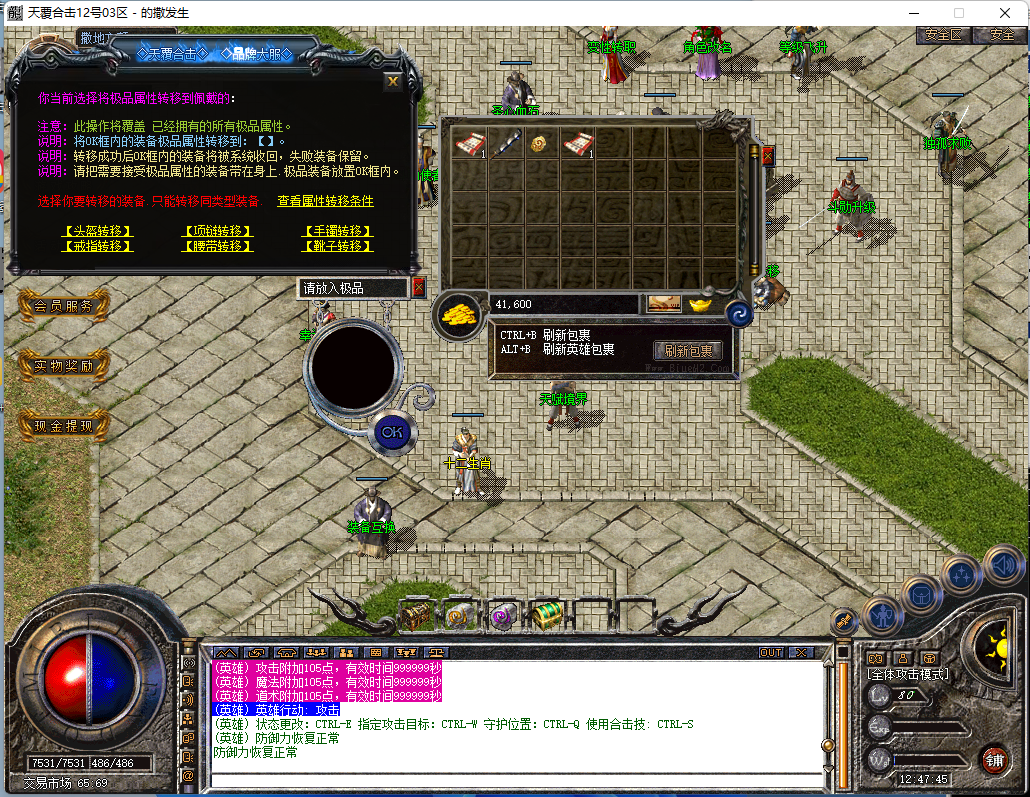Close the 请放入极品 item box
Screen dimensions: 1030x797
pos(418,287)
